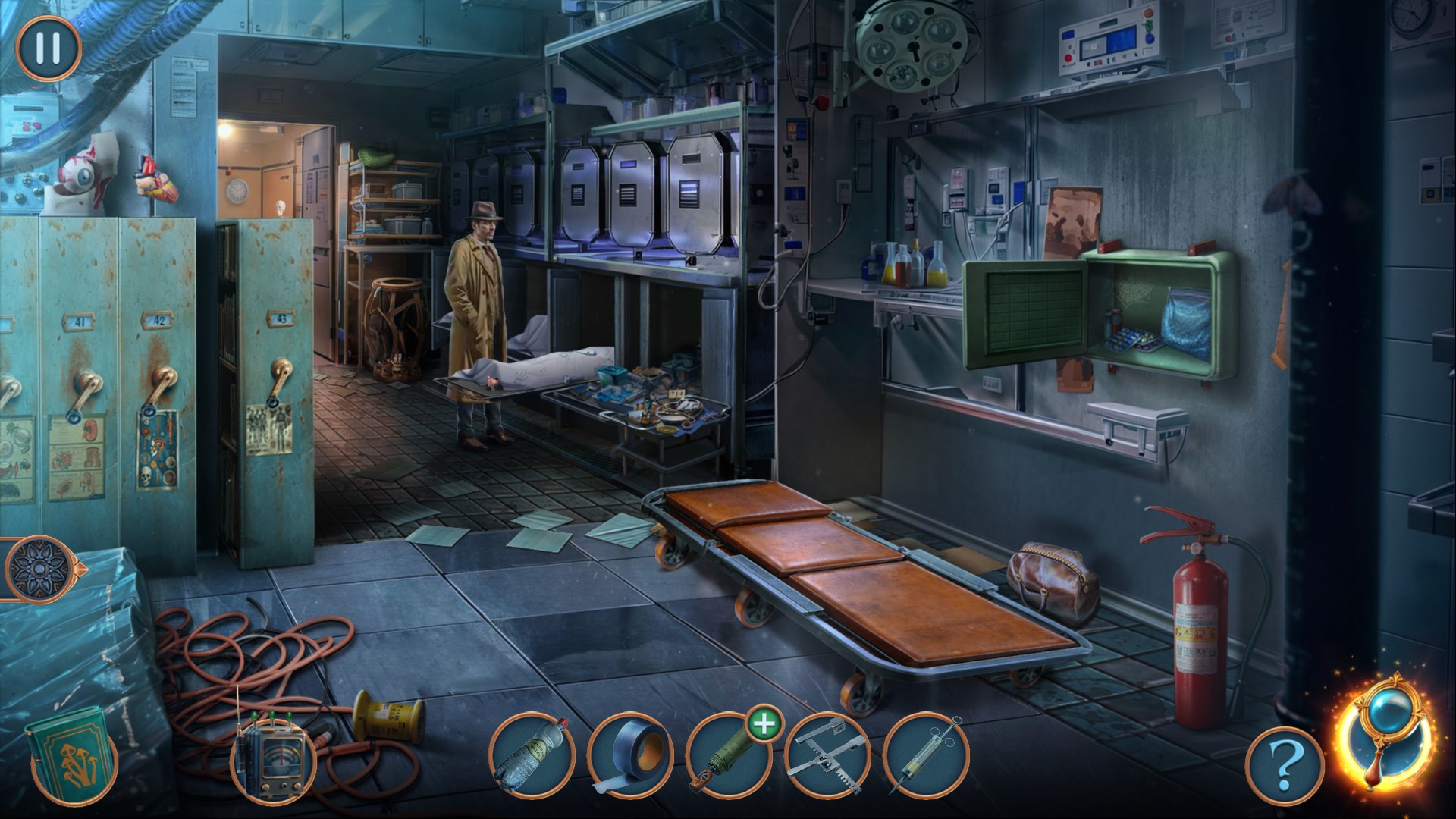Pause the game
Image resolution: width=1456 pixels, height=819 pixels.
(x=48, y=48)
